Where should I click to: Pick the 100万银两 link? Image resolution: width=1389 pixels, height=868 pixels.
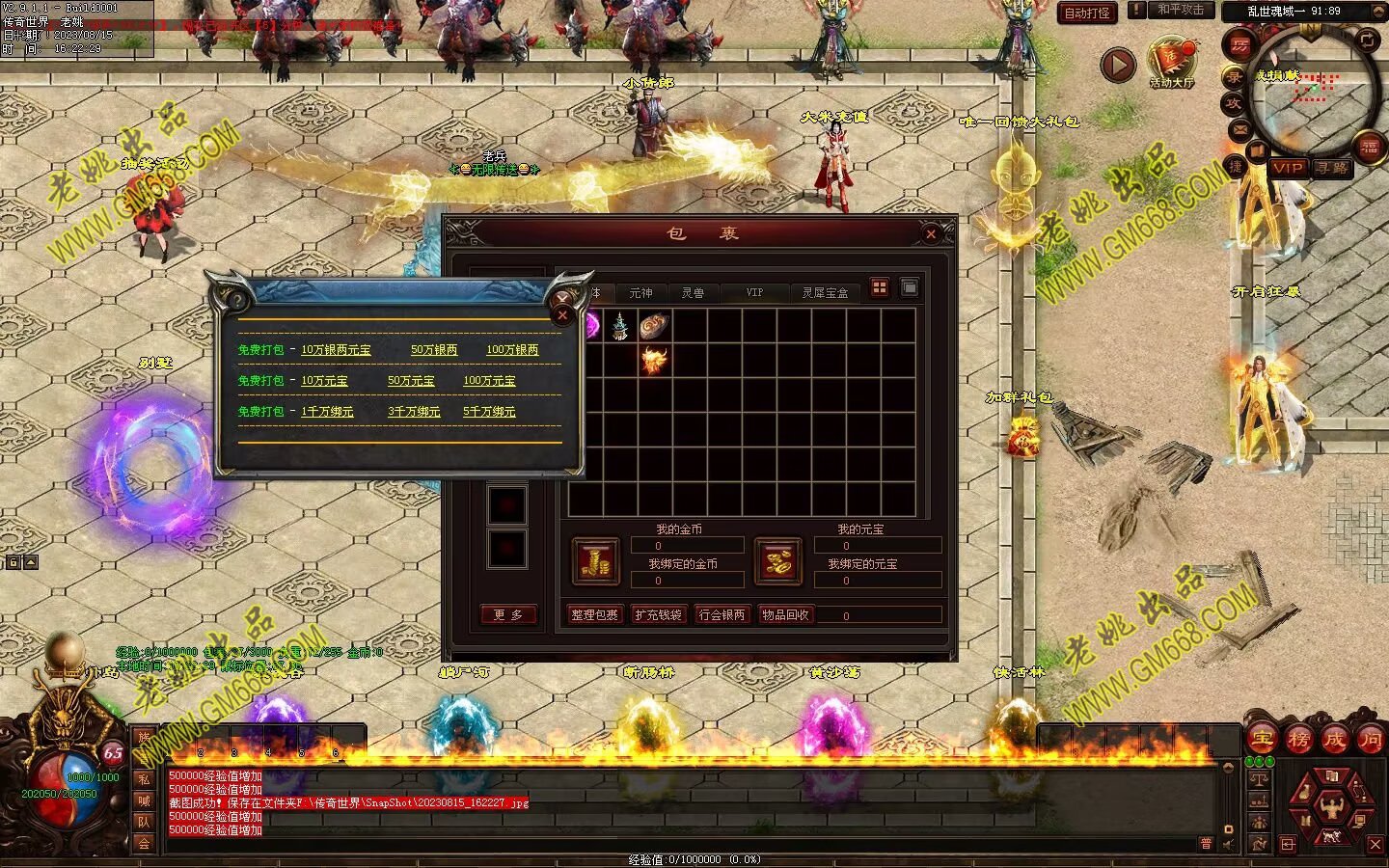pos(512,350)
